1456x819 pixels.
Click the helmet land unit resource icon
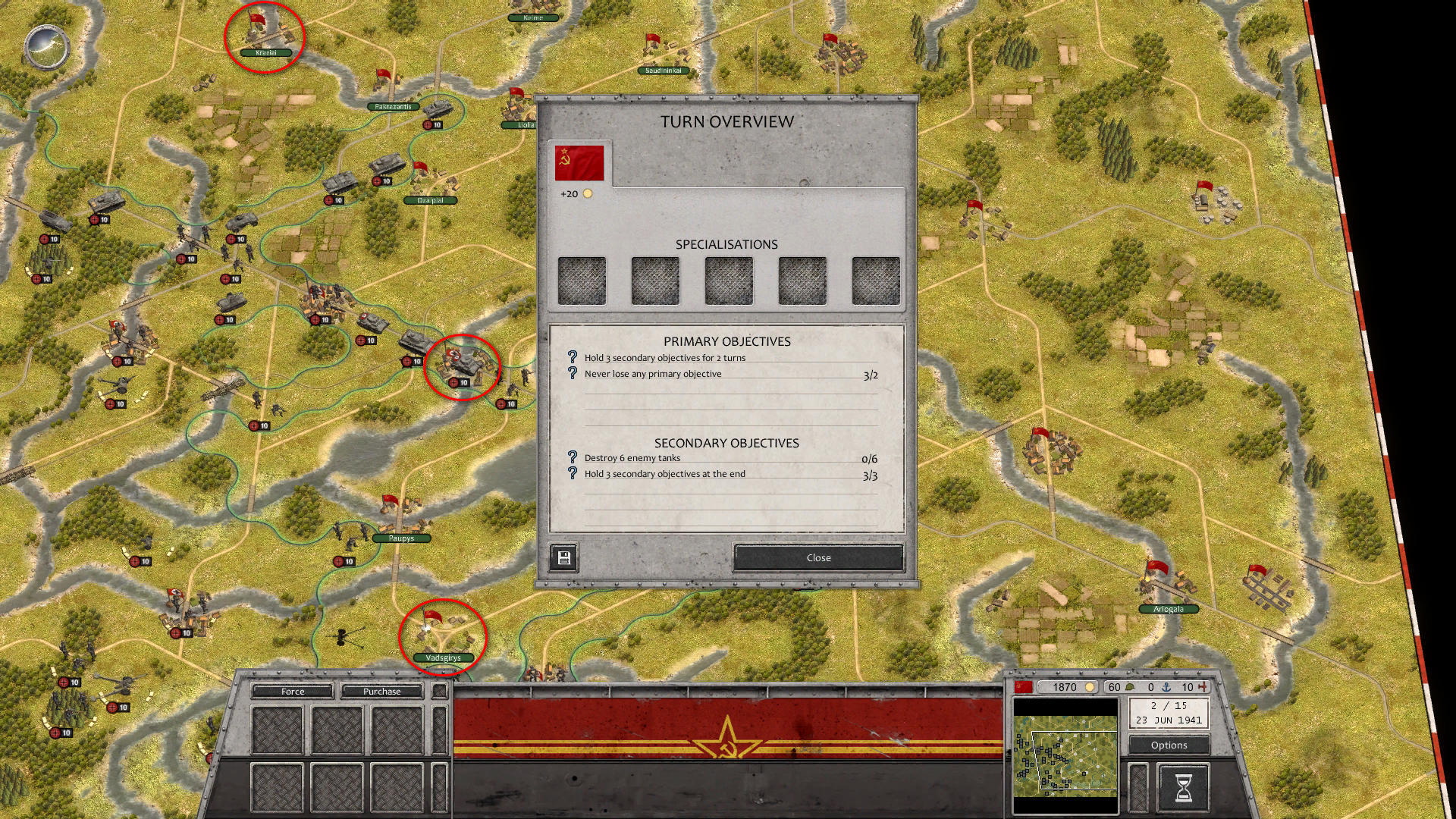click(1130, 687)
